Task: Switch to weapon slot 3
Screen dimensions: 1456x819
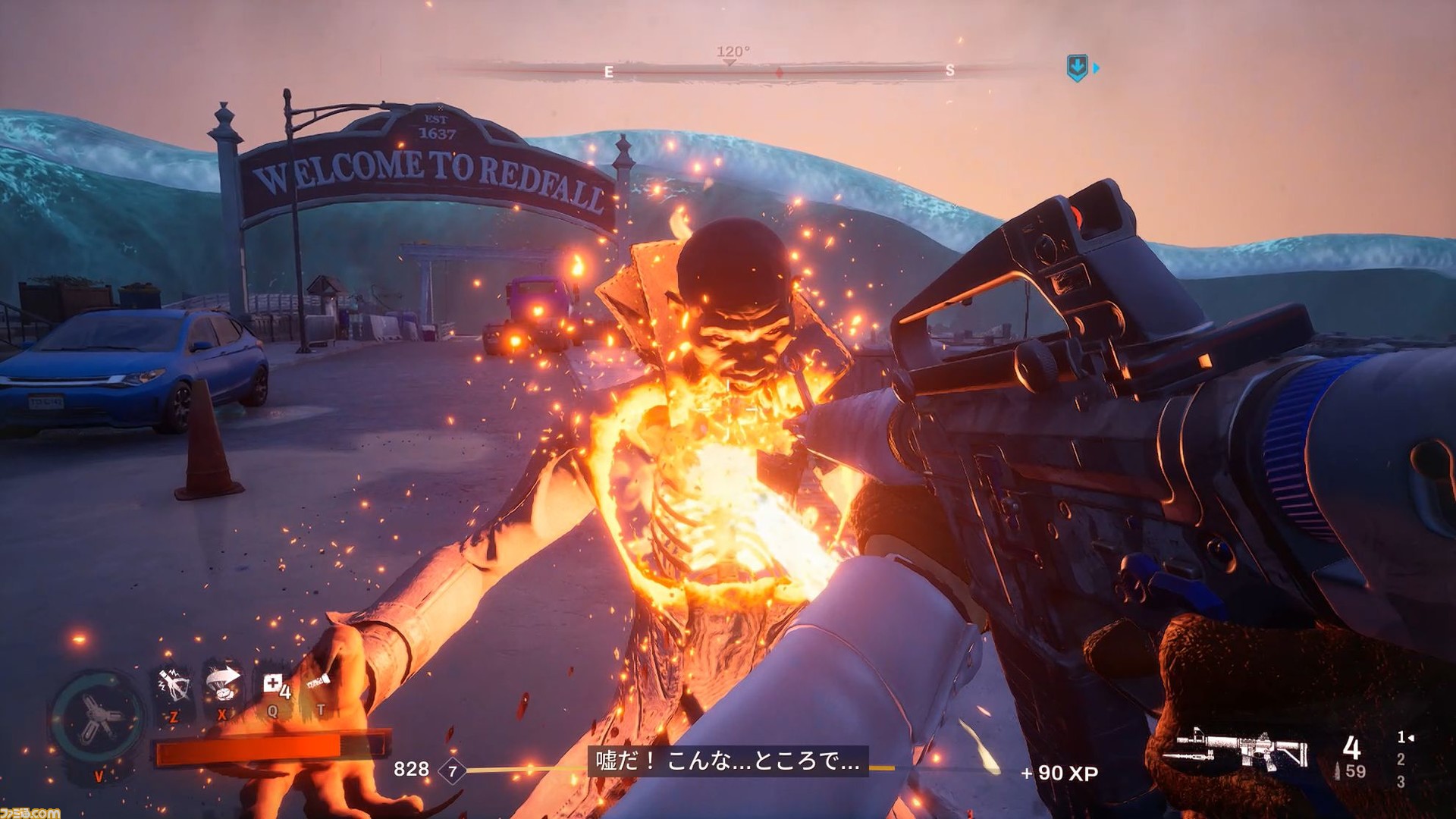Action: (x=1401, y=782)
